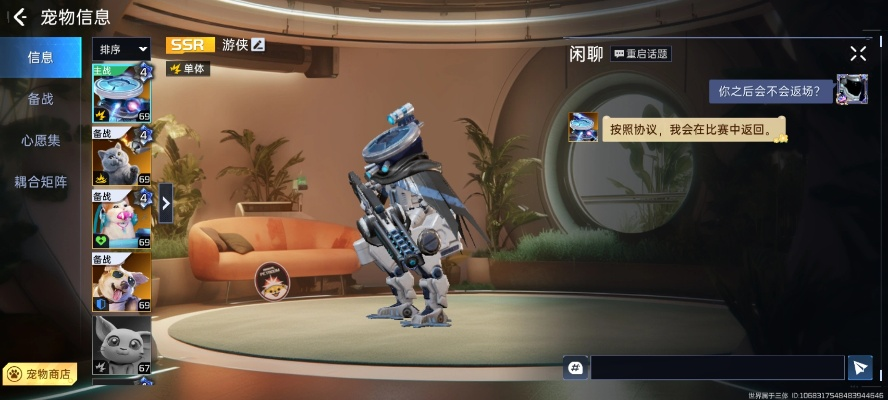Pick the dog with pink bubblegum
This screenshot has width=888, height=400.
pos(121,218)
